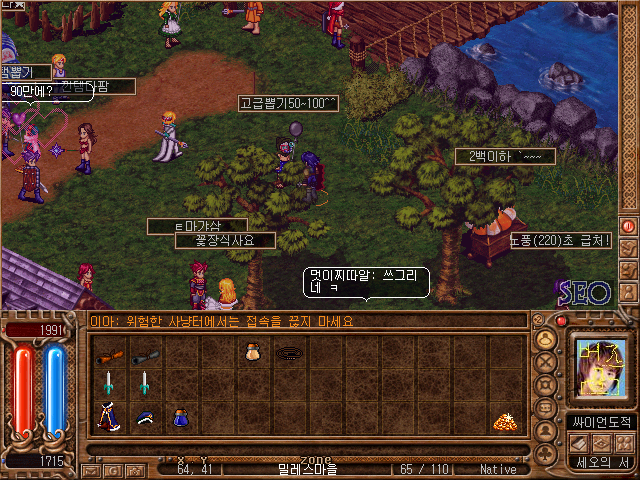The height and width of the screenshot is (480, 640).
Task: Select the dark gray scroll item
Action: coord(145,354)
